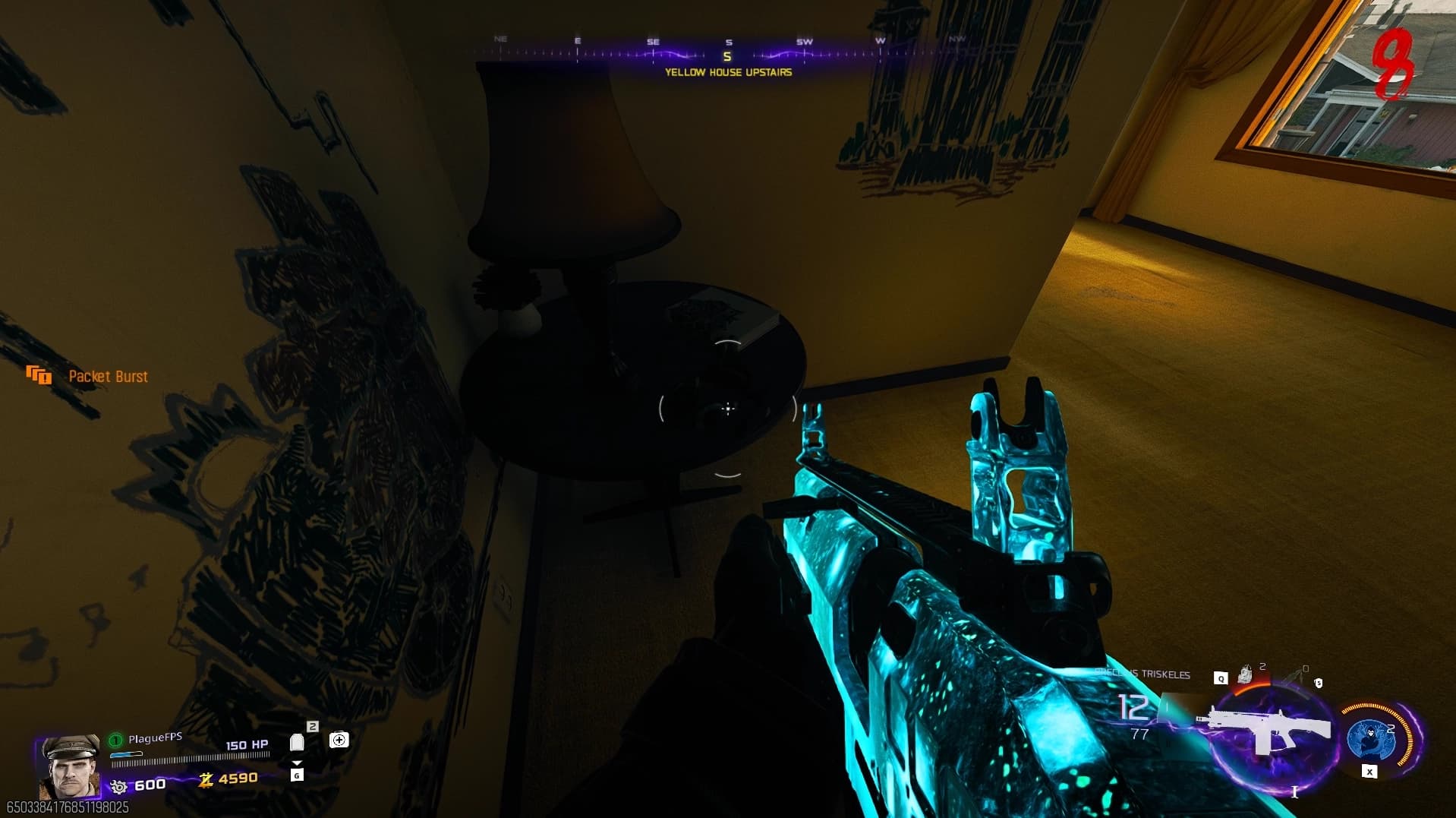
Task: Activate the blue field upgrade ability
Action: (1372, 738)
